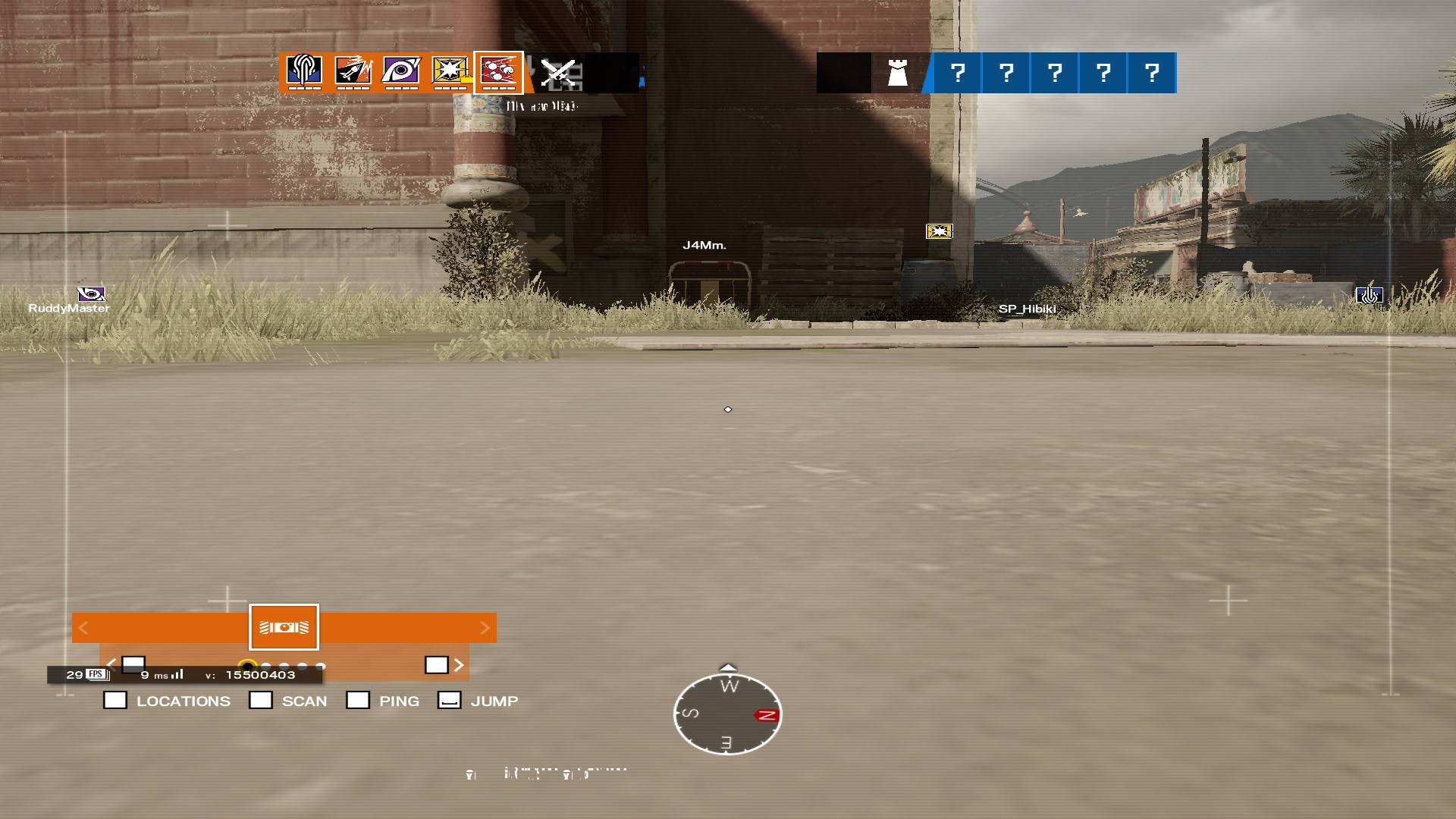
Task: Go to next camera with white right arrow
Action: 459,665
